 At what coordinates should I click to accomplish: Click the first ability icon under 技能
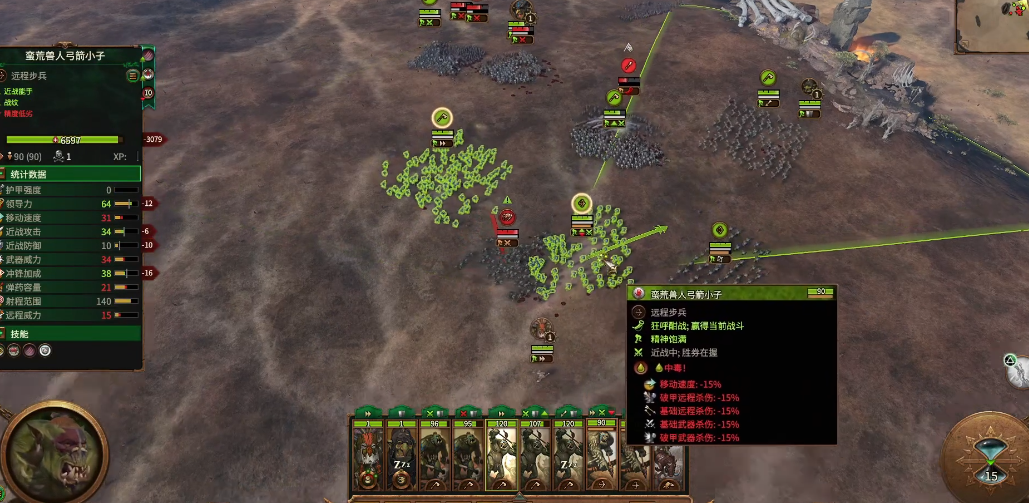click(12, 351)
